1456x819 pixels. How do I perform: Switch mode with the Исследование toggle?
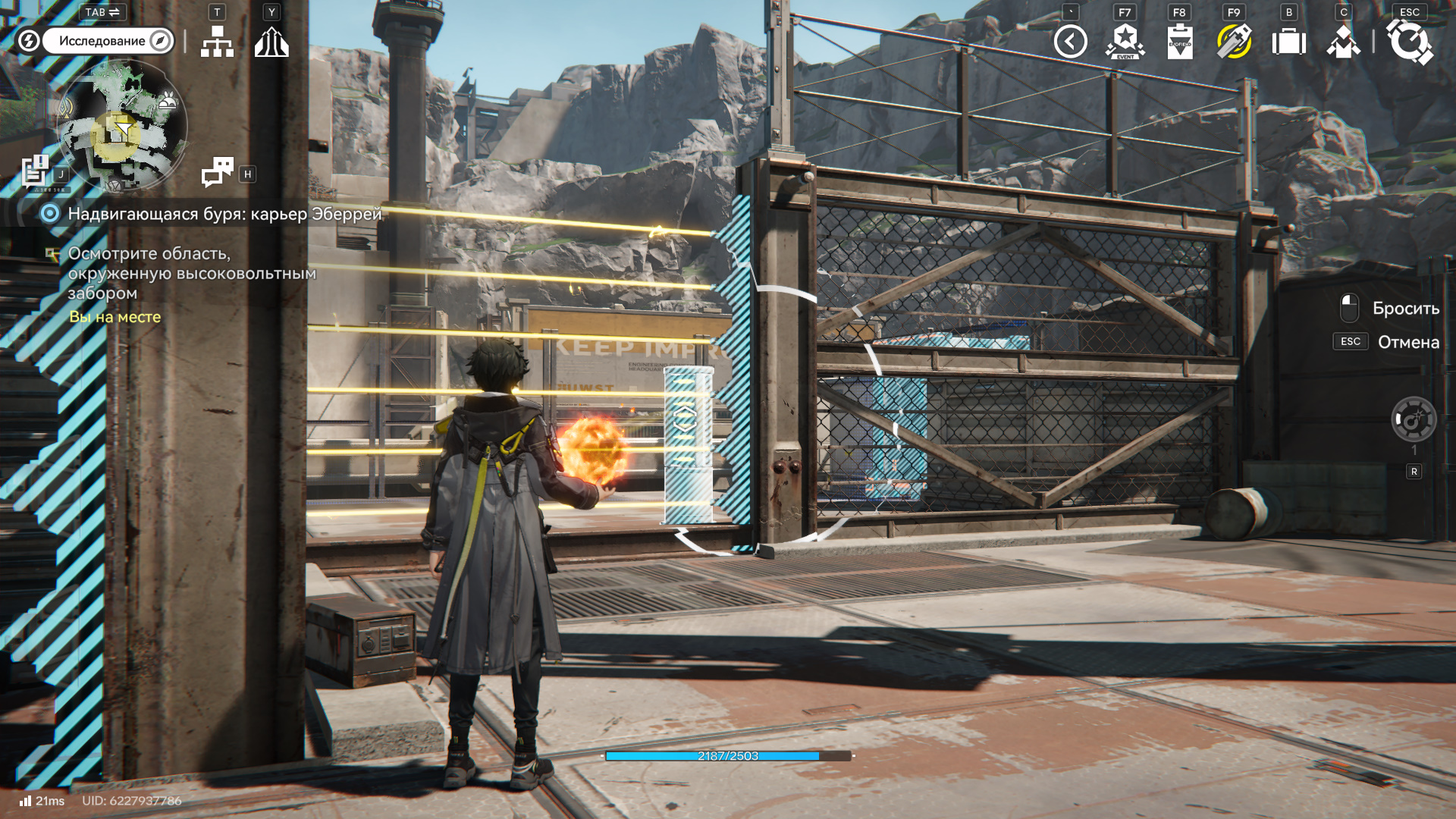coord(108,41)
